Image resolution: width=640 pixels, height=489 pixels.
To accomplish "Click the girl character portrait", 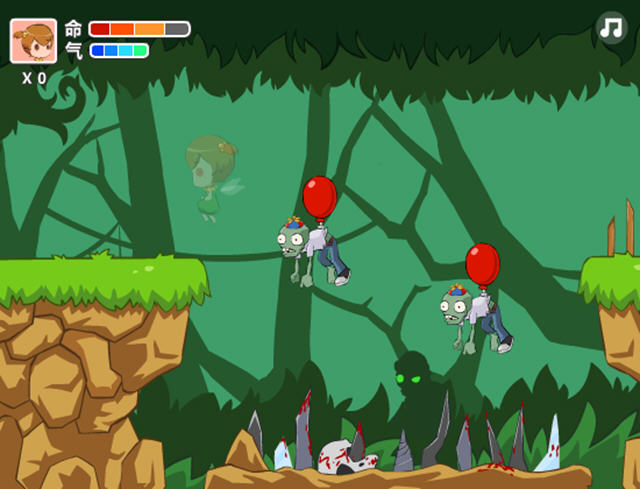I will [x=33, y=41].
